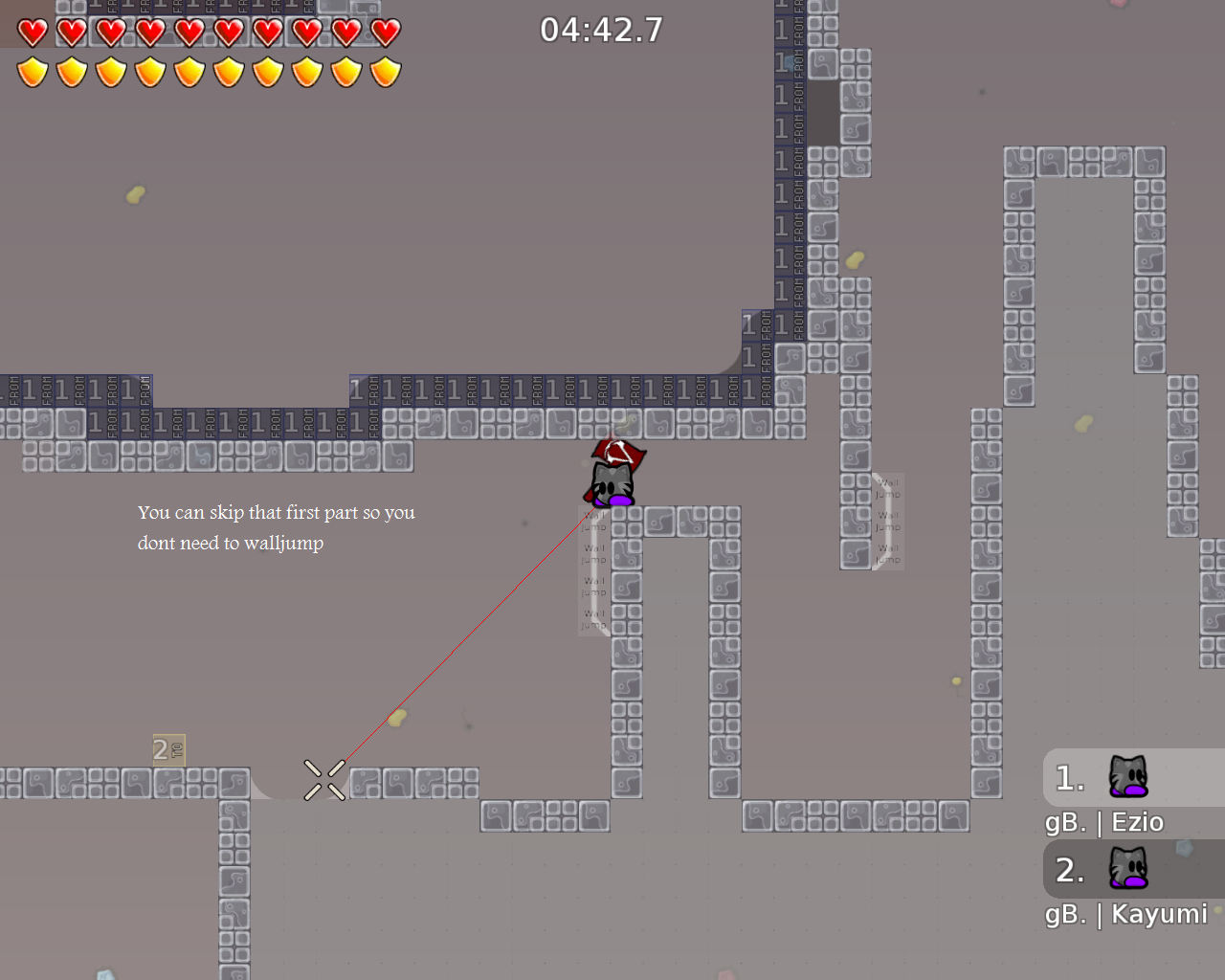
Task: Click the middle shield icon in the armor row
Action: 189,70
